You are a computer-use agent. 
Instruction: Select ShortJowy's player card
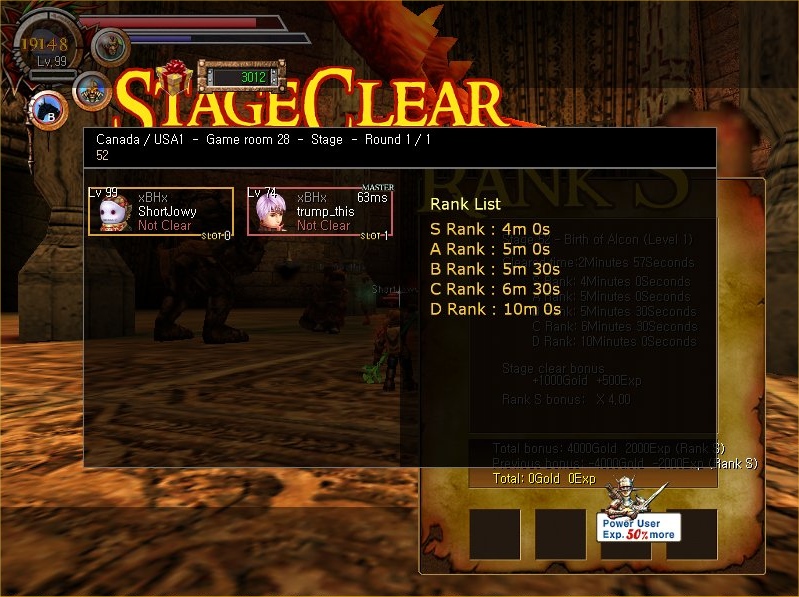click(x=161, y=211)
